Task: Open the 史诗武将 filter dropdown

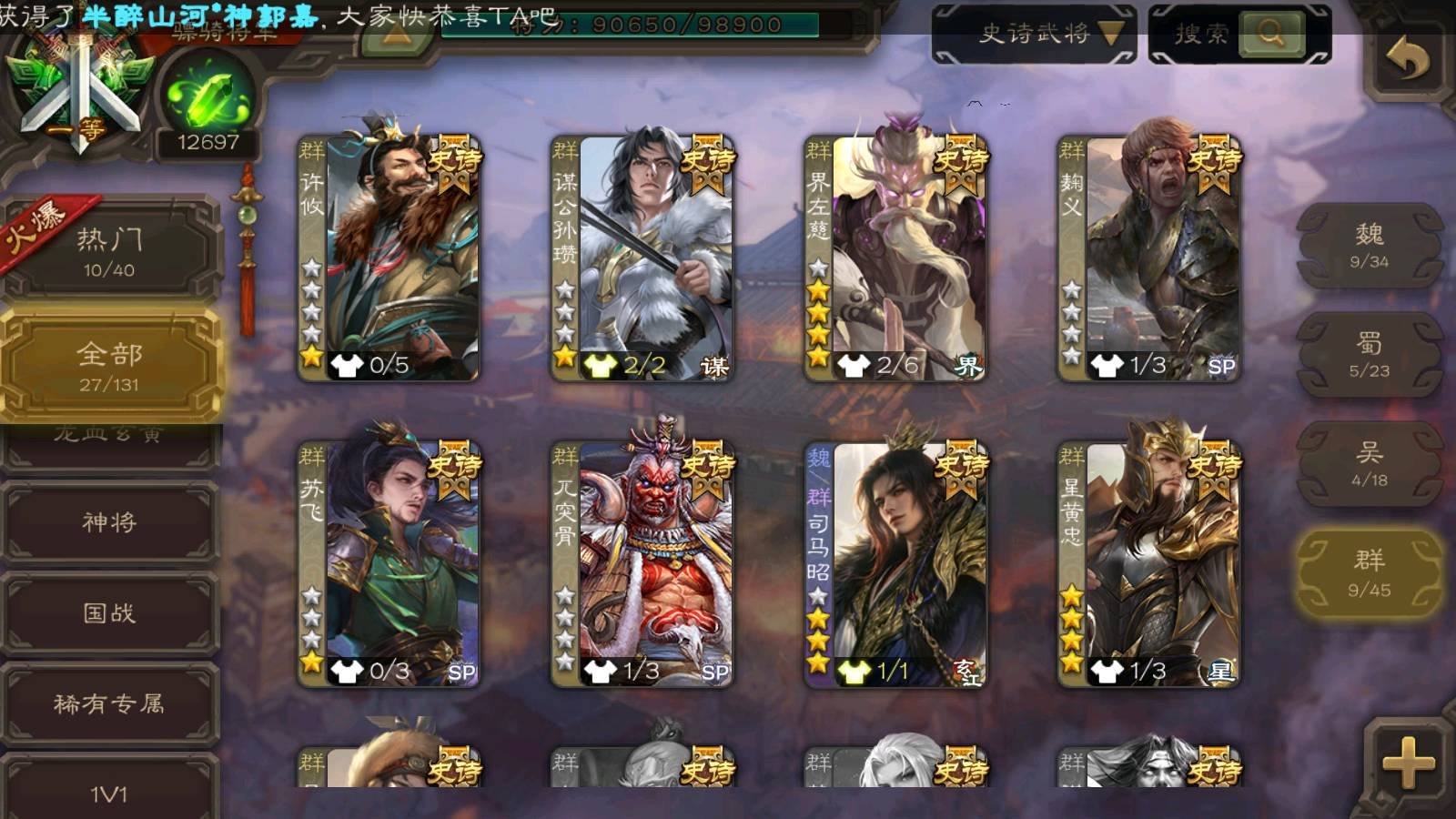Action: pyautogui.click(x=1035, y=35)
